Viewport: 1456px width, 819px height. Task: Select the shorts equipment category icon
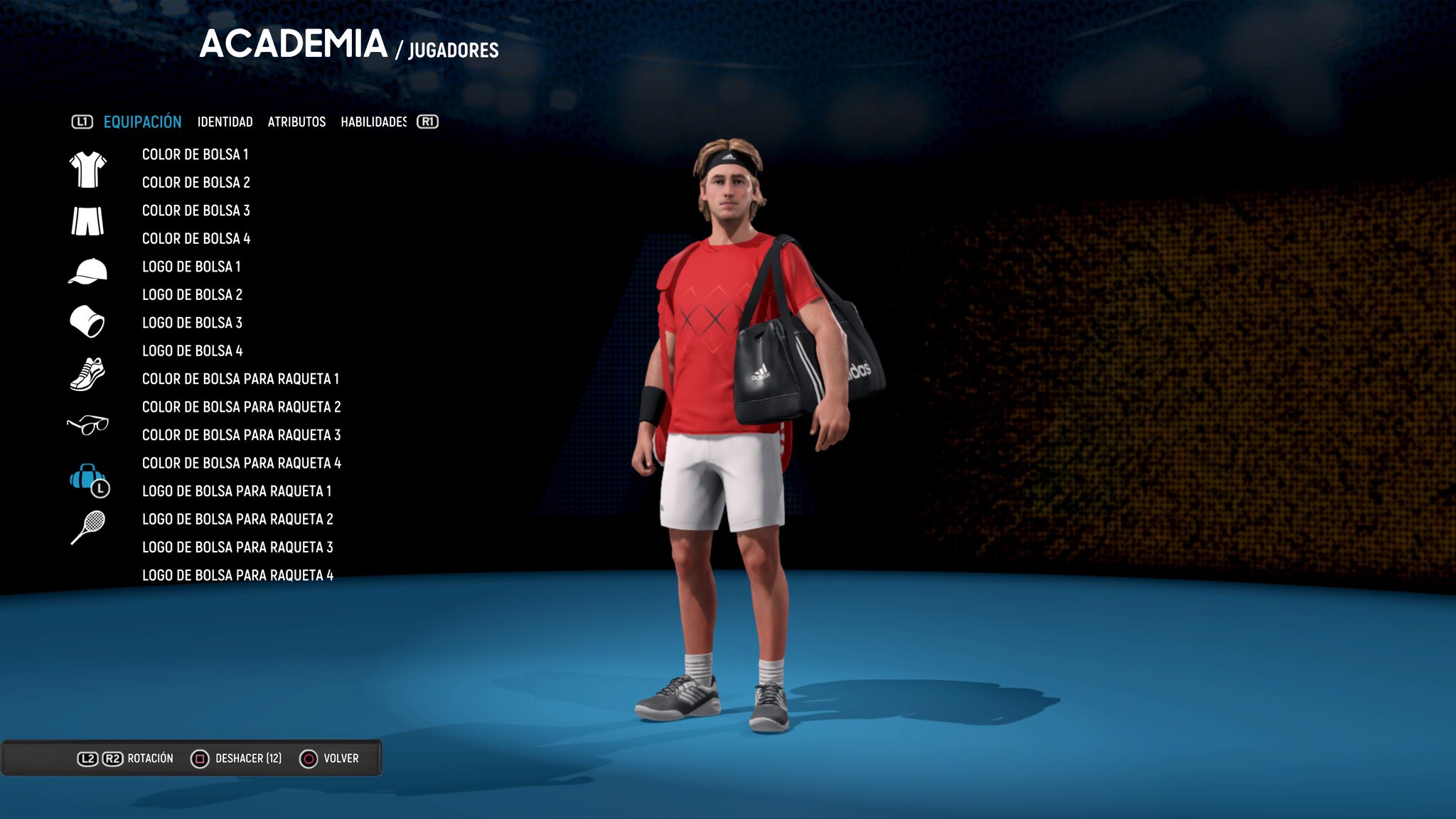[87, 221]
